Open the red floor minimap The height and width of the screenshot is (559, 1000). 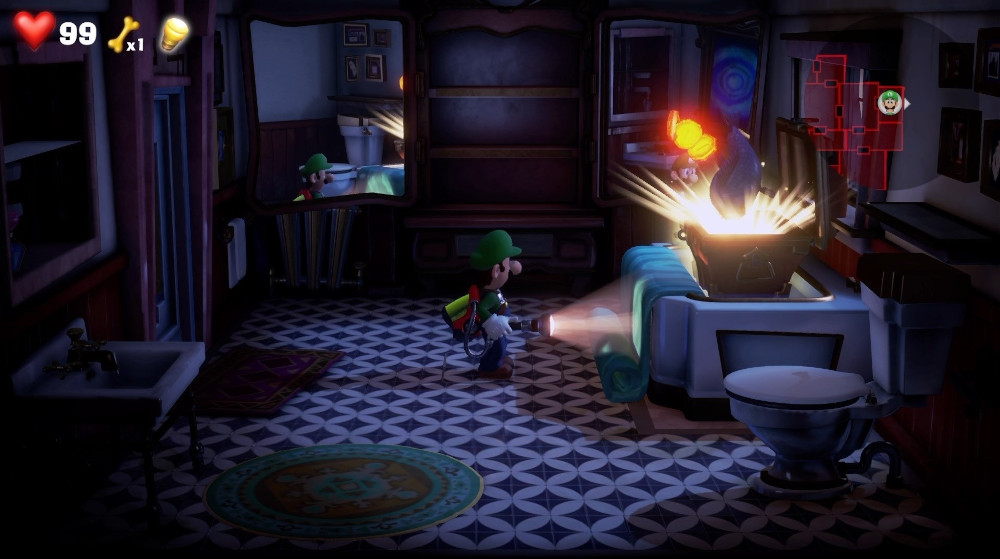(848, 117)
